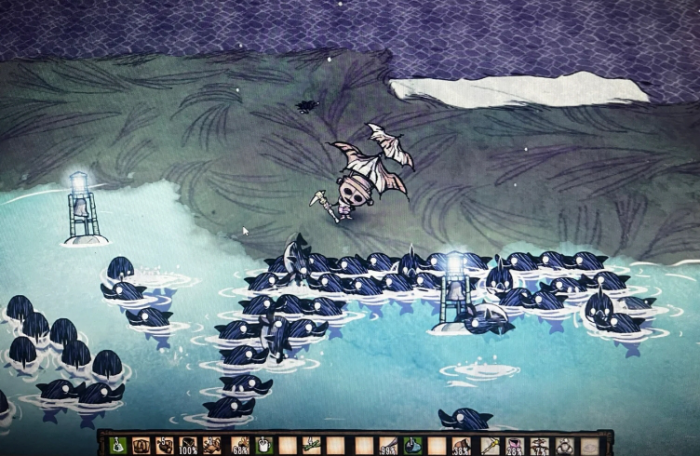Select the pink item at 28%

pos(514,445)
